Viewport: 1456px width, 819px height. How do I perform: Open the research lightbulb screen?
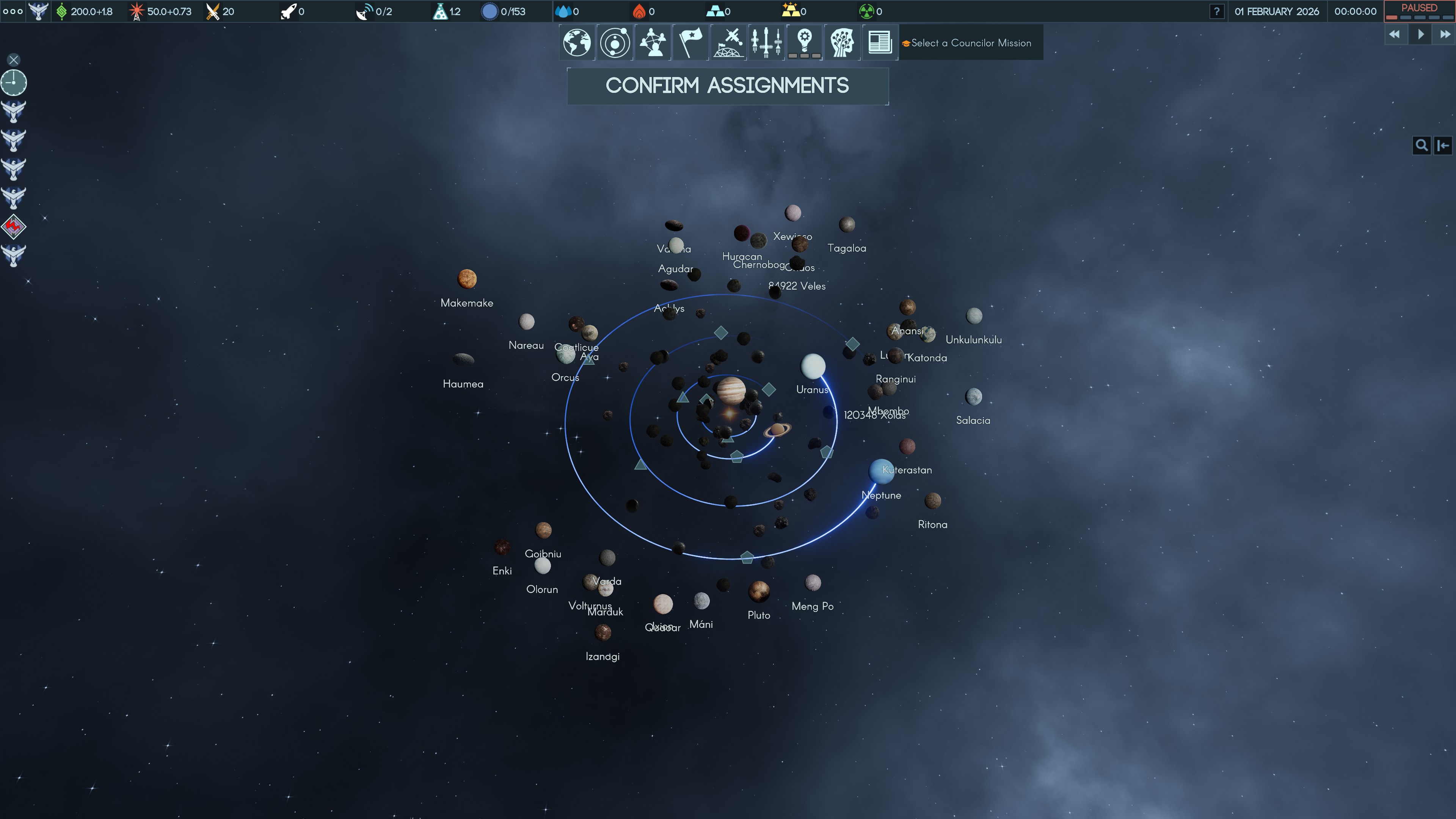(804, 42)
